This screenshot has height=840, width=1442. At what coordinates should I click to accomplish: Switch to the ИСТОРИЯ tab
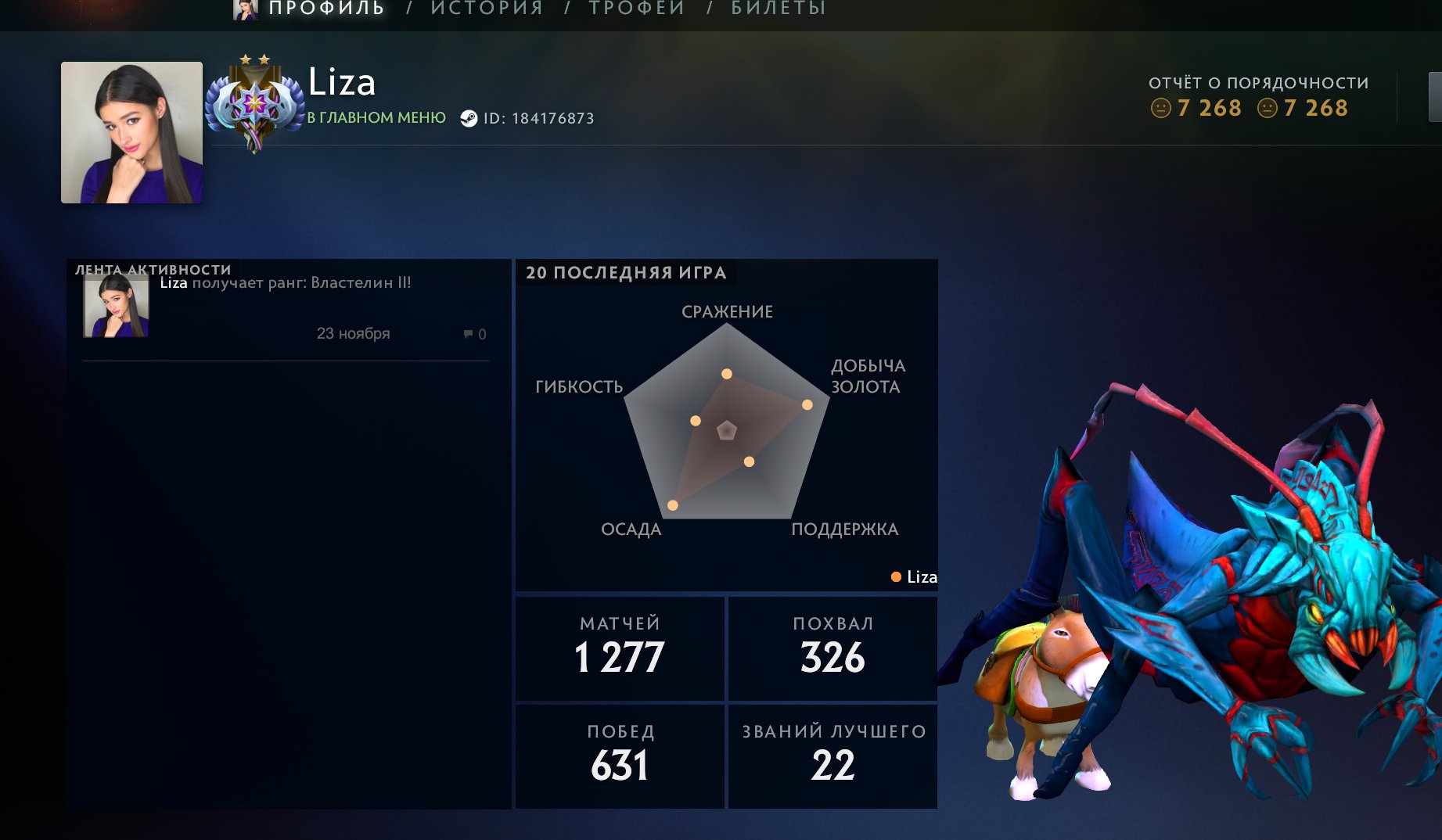[x=487, y=8]
